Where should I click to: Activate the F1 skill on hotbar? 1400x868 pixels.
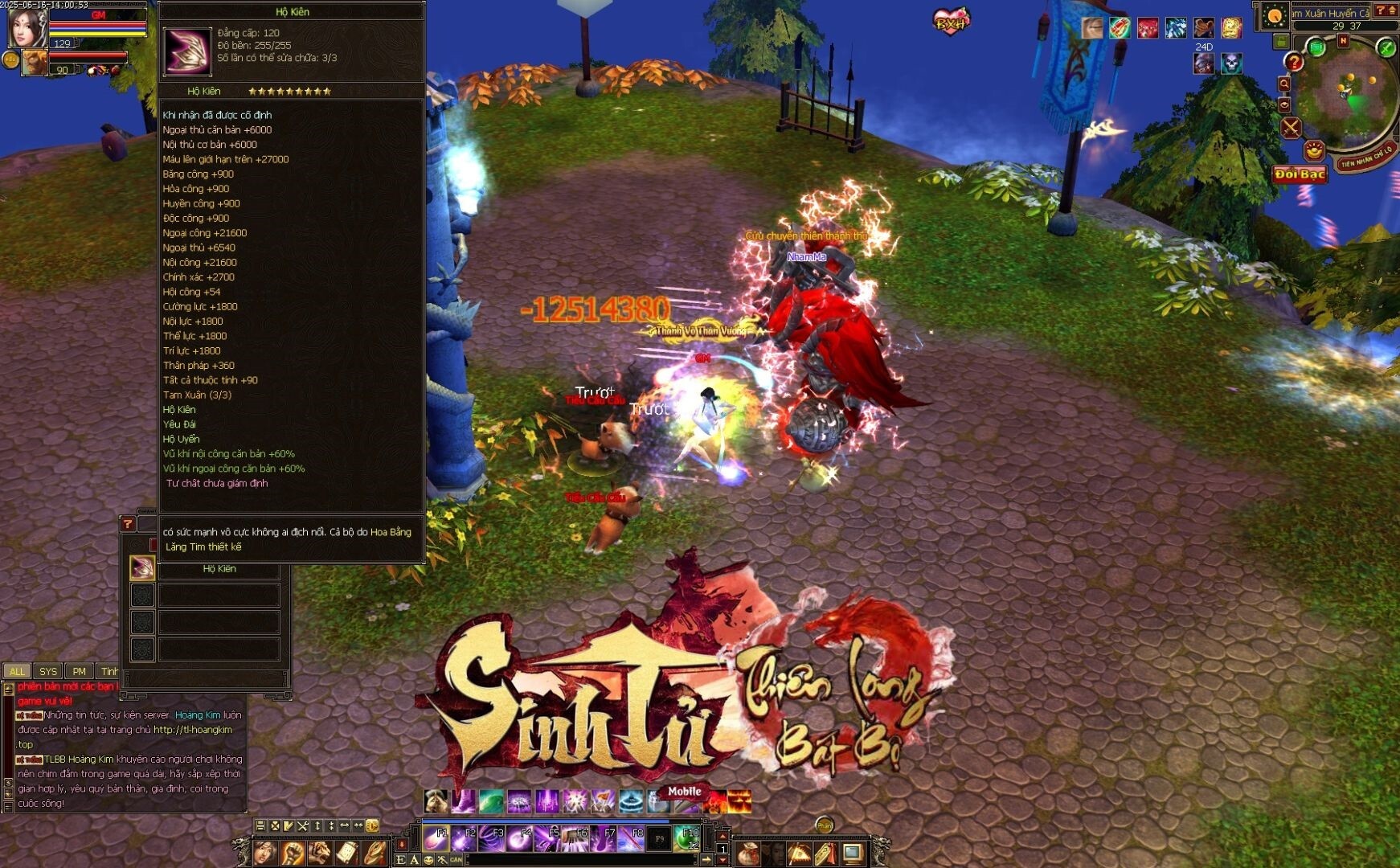pos(436,838)
